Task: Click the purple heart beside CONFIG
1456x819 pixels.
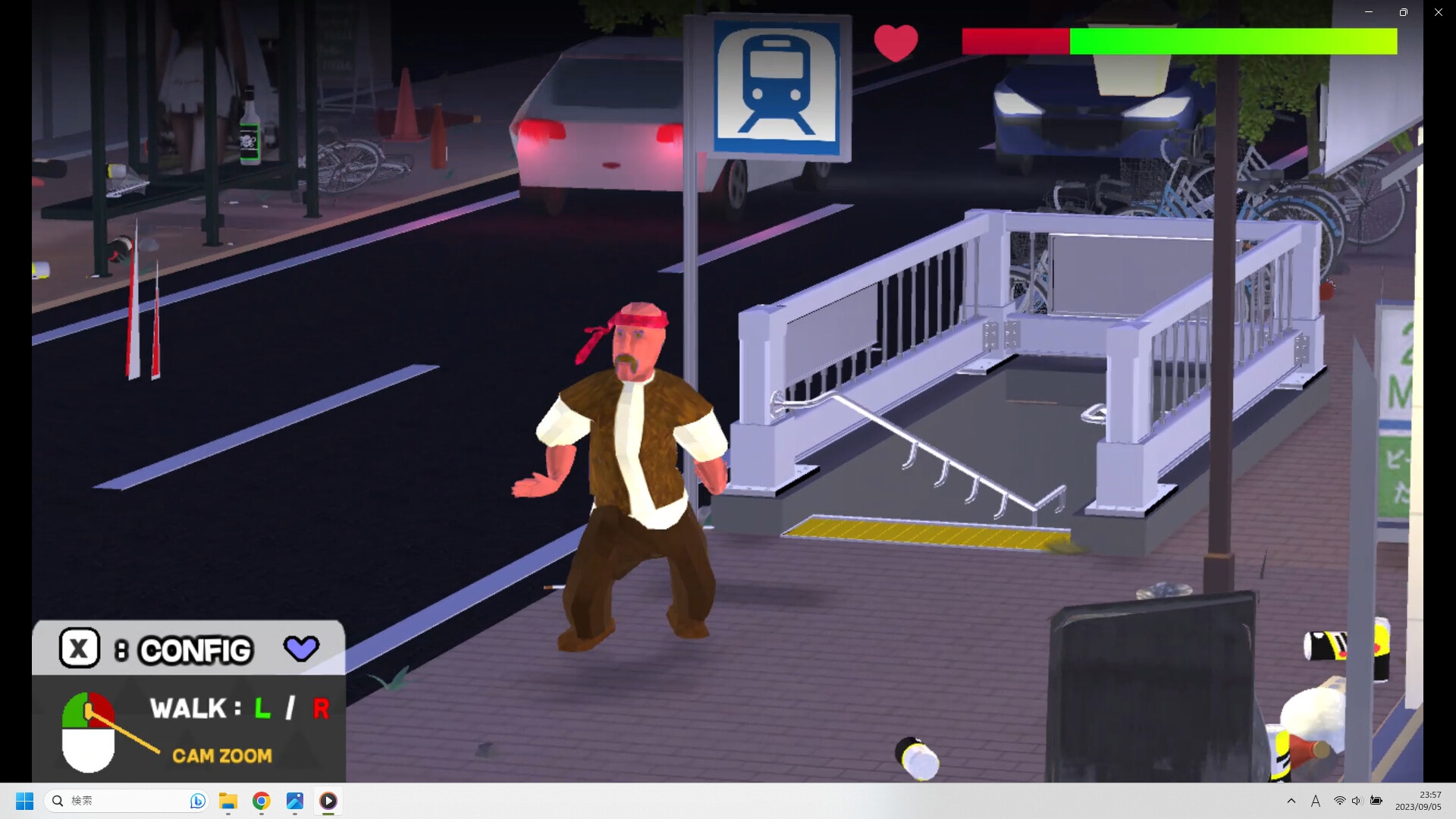Action: 301,648
